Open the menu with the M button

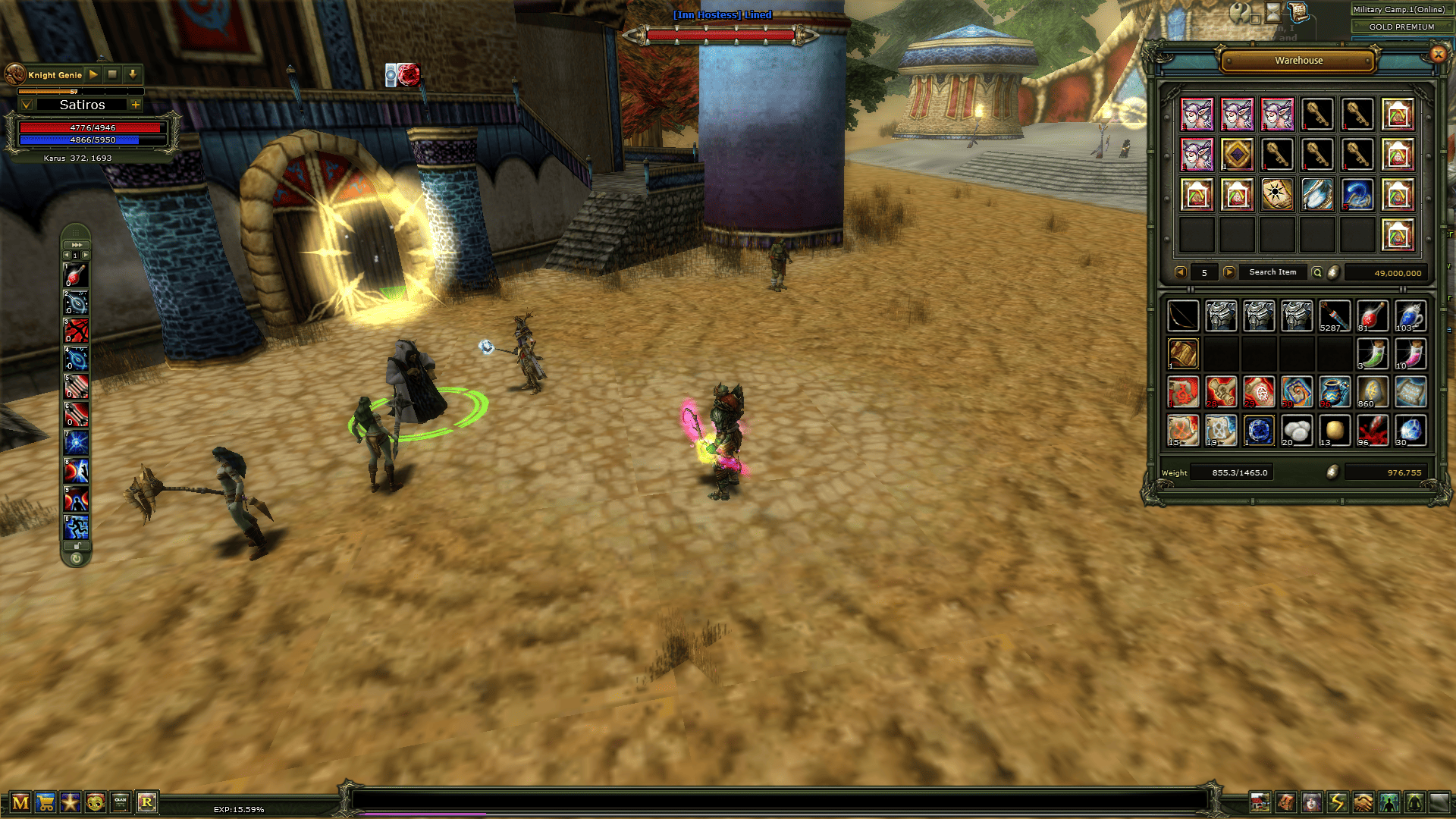(20, 802)
